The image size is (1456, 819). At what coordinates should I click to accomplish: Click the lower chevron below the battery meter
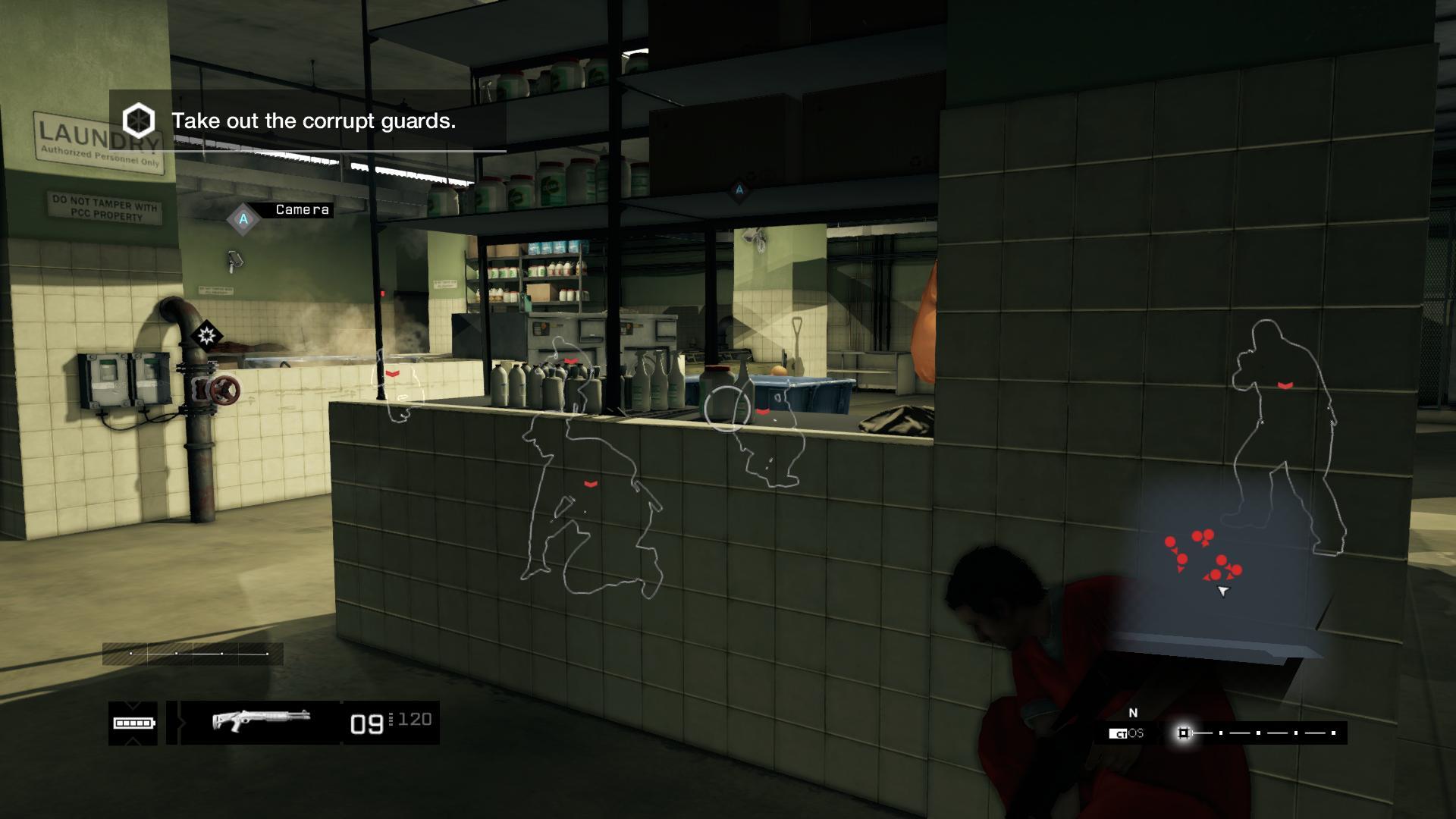point(133,741)
